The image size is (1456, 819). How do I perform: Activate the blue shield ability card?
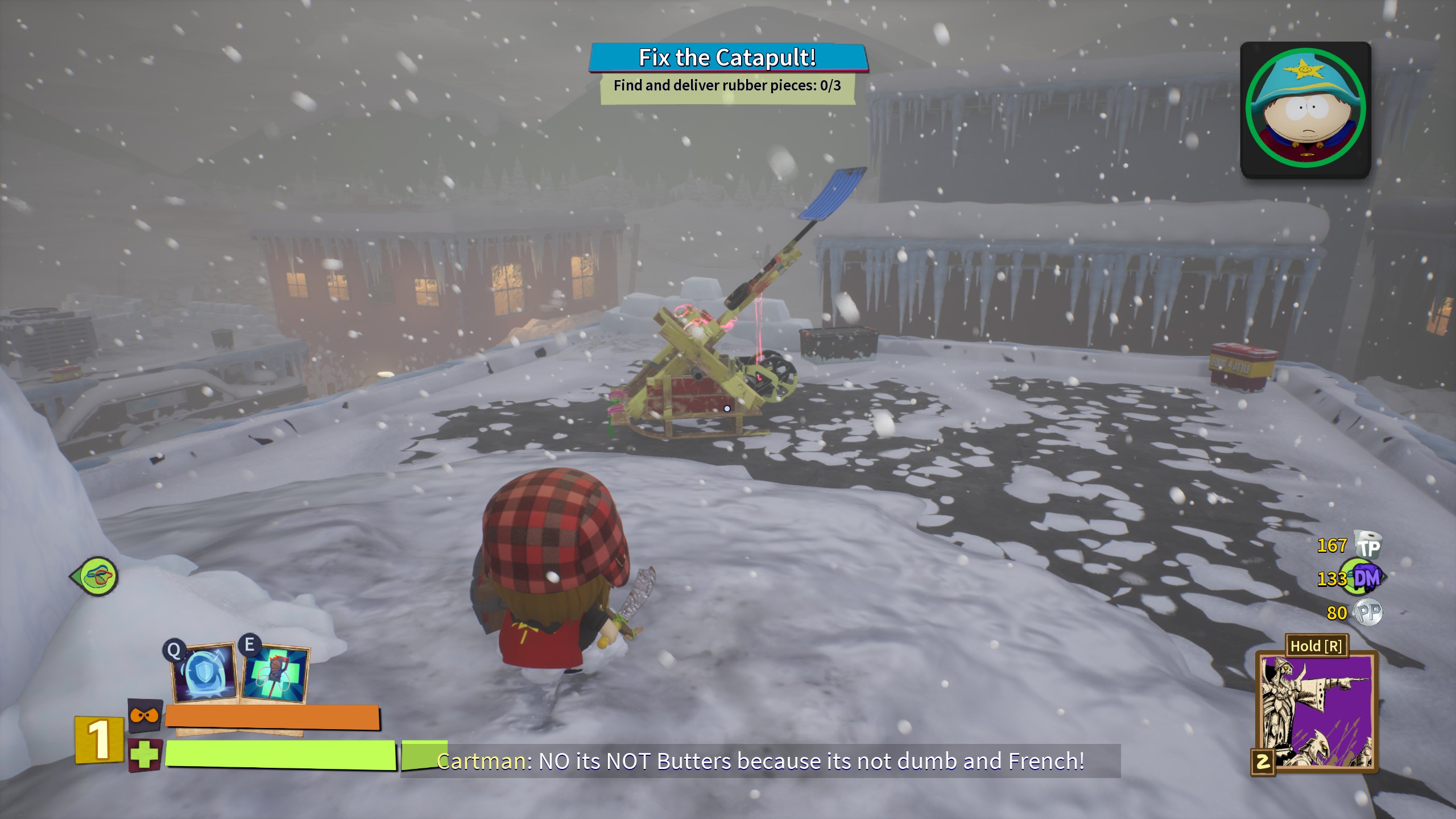205,673
